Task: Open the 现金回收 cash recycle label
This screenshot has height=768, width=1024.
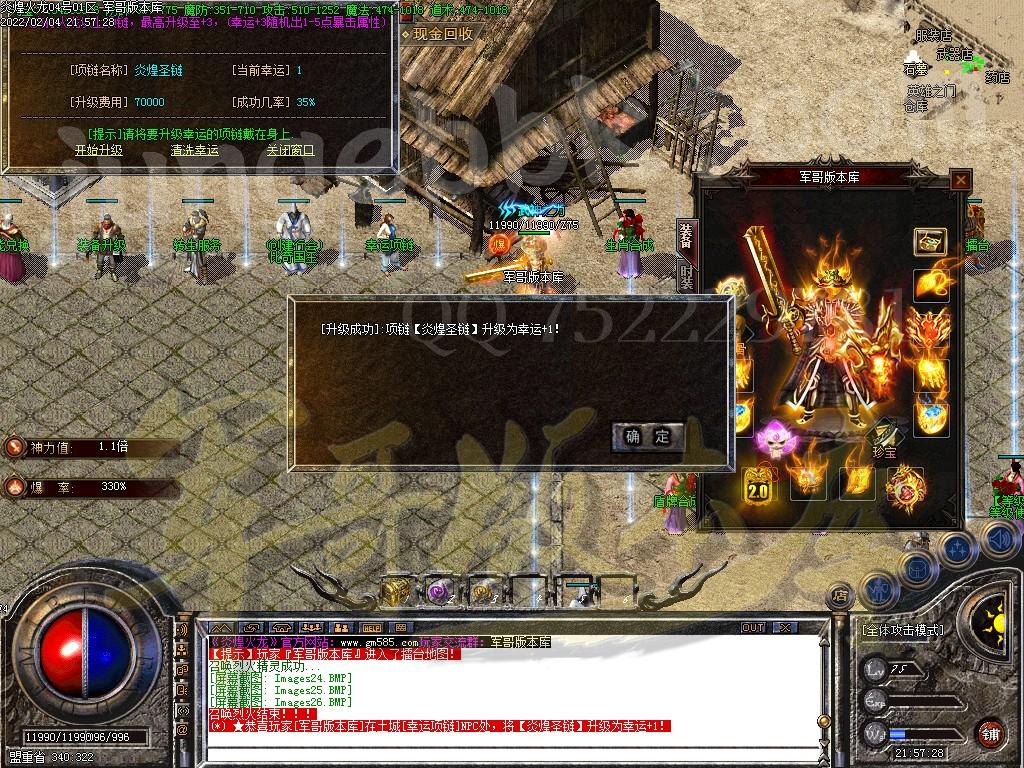Action: coord(442,34)
